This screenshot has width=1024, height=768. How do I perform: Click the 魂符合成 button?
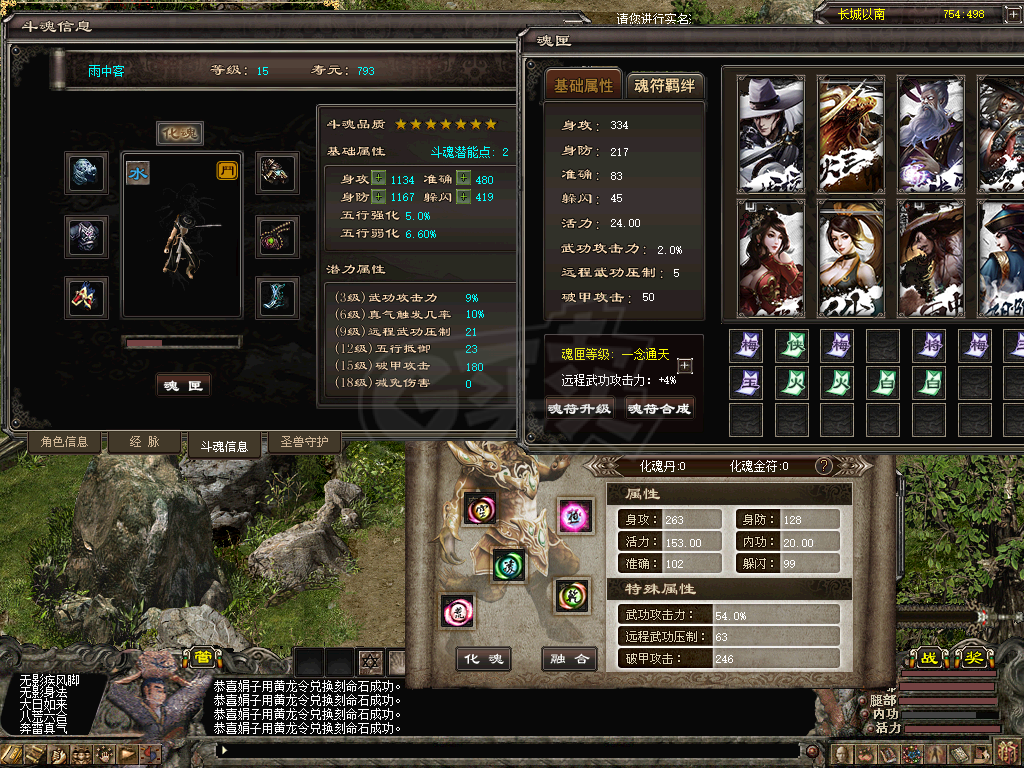tap(660, 409)
